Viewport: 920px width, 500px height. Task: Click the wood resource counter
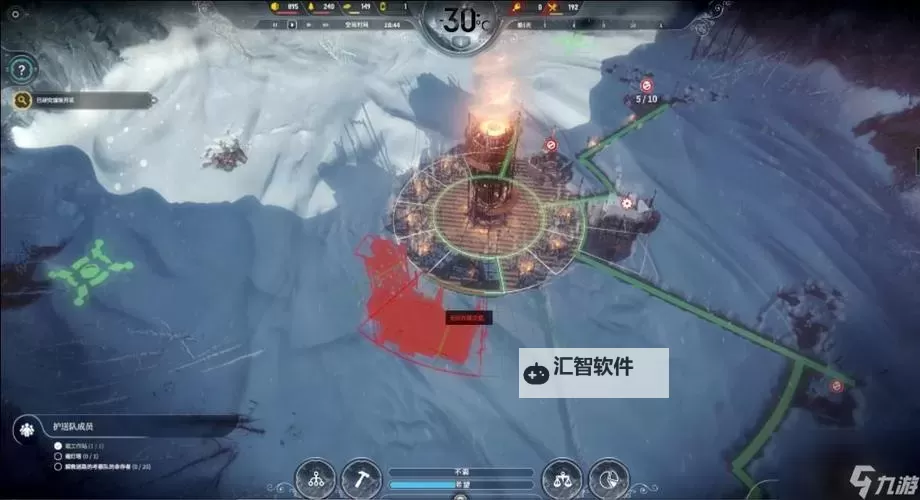[321, 7]
